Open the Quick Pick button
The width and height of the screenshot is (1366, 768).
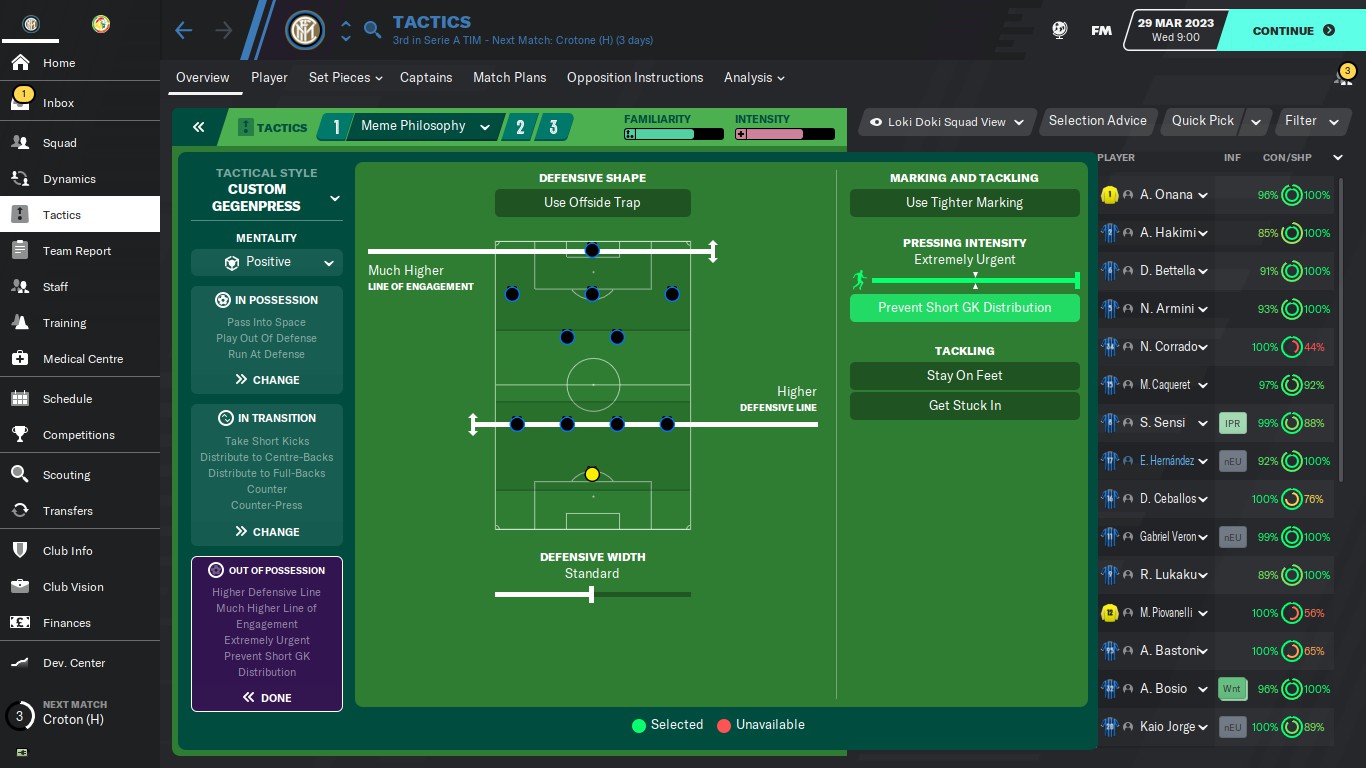point(1203,121)
